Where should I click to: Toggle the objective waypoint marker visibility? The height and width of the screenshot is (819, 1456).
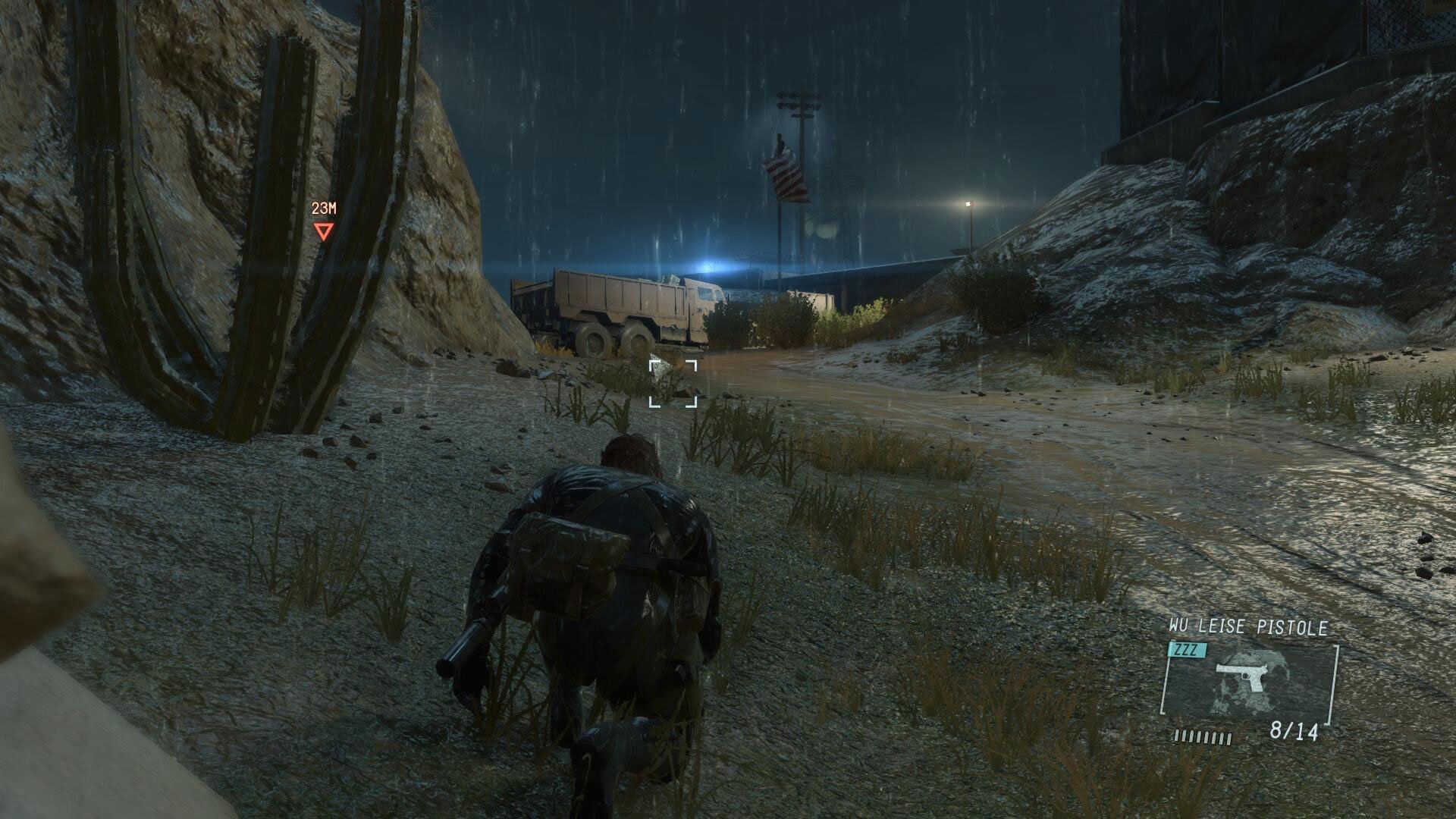(325, 229)
